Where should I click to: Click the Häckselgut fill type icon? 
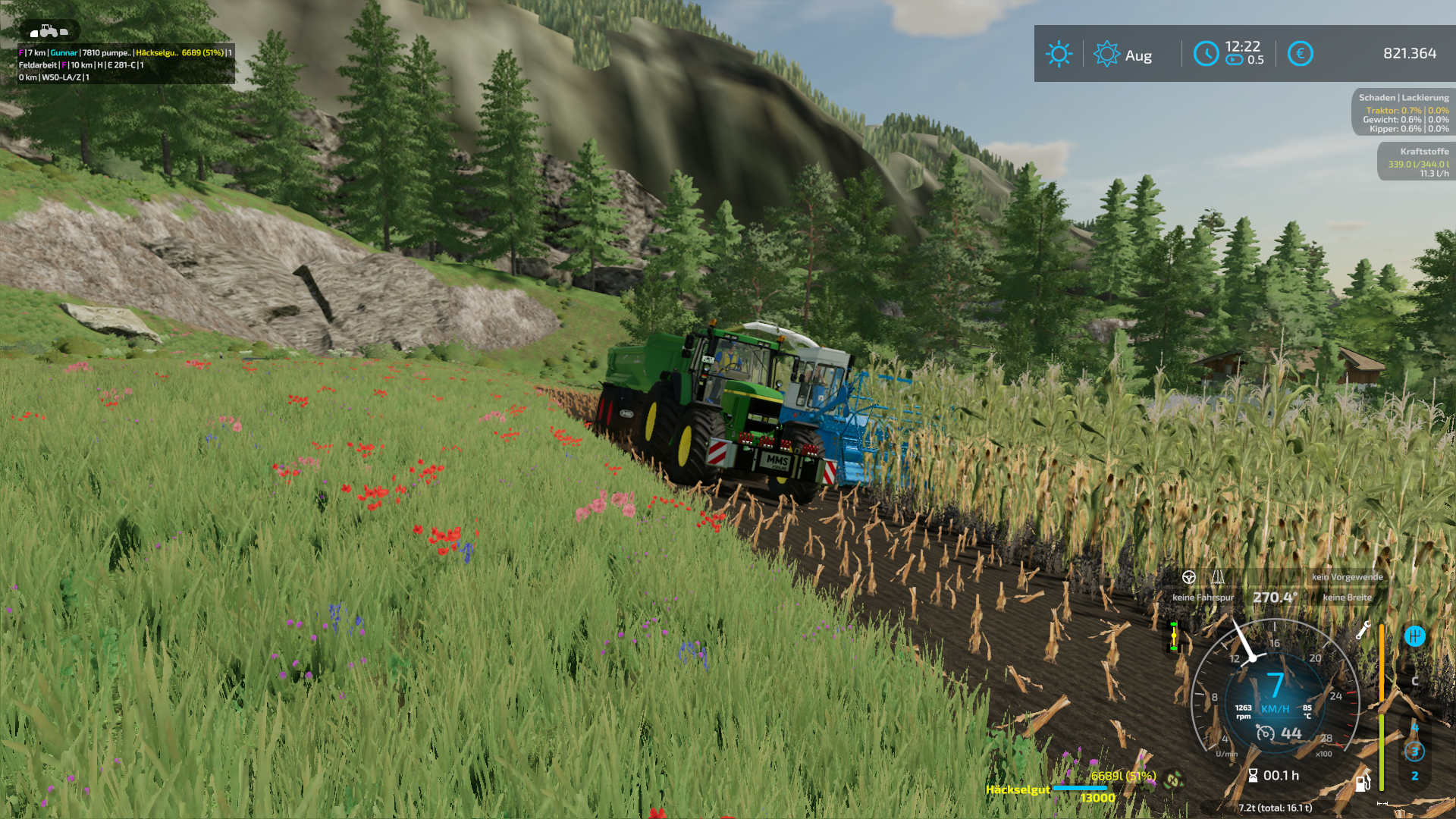(1174, 780)
